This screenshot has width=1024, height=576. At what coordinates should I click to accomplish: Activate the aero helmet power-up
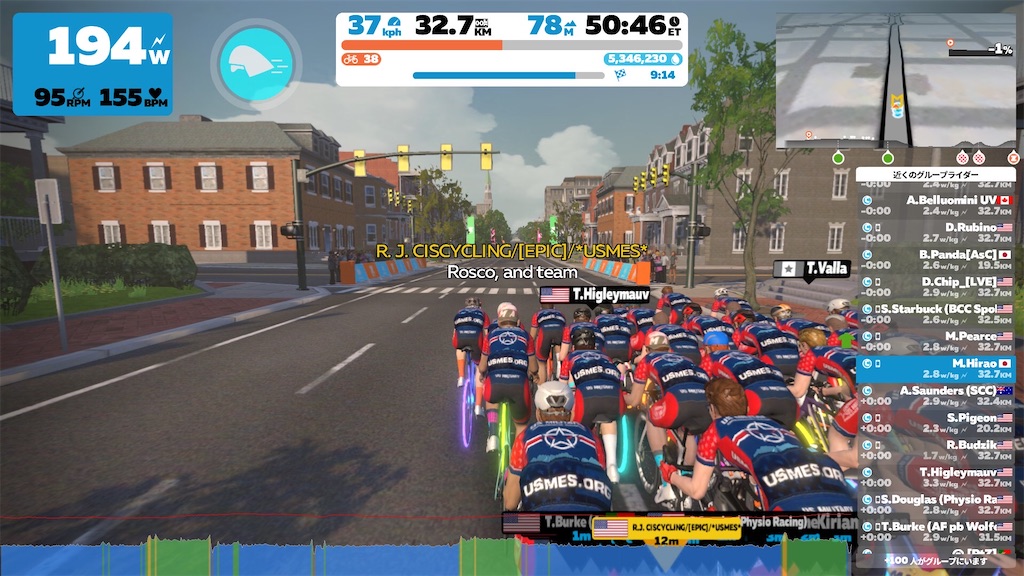pos(256,63)
